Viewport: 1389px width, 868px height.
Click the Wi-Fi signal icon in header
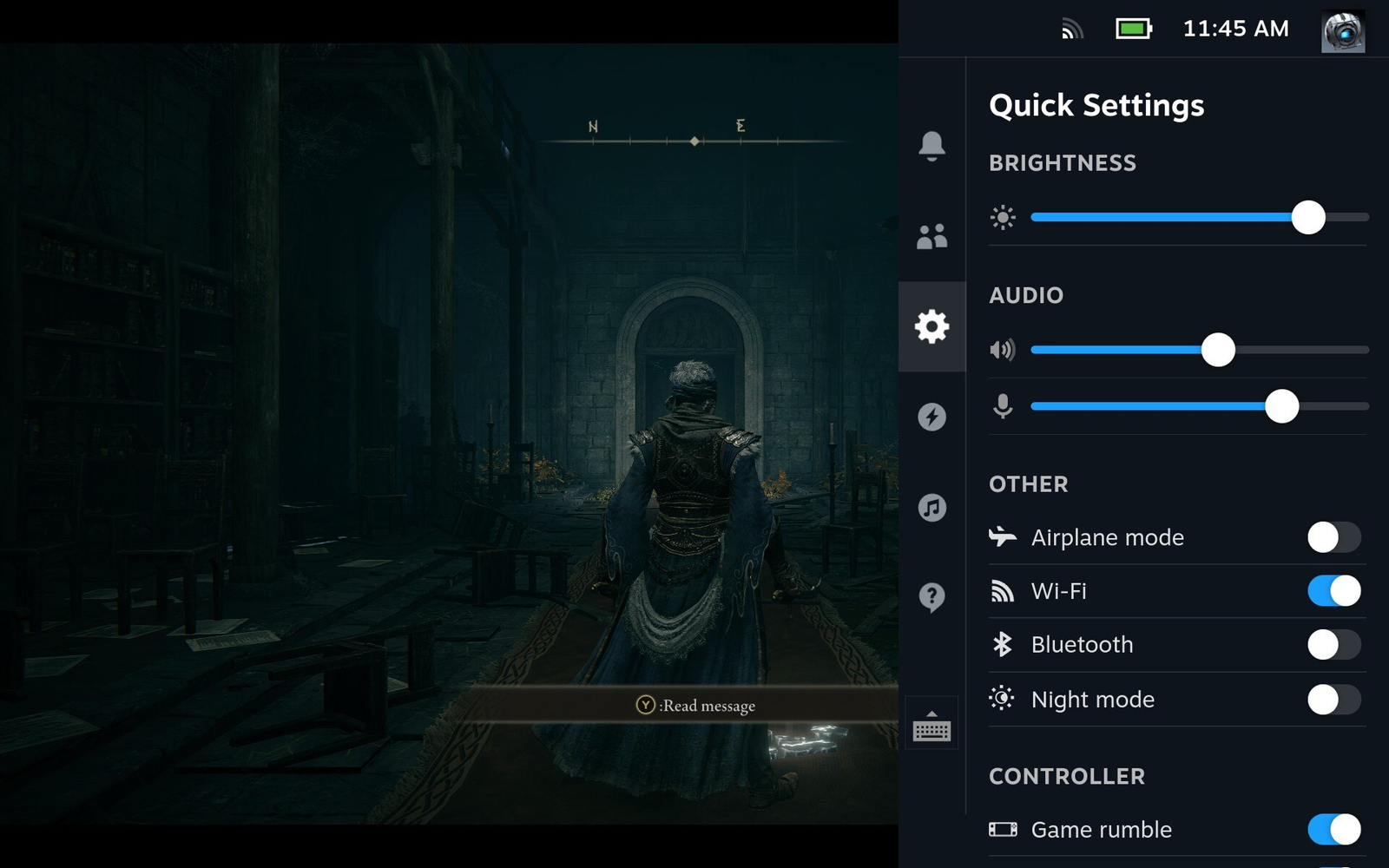click(1073, 30)
